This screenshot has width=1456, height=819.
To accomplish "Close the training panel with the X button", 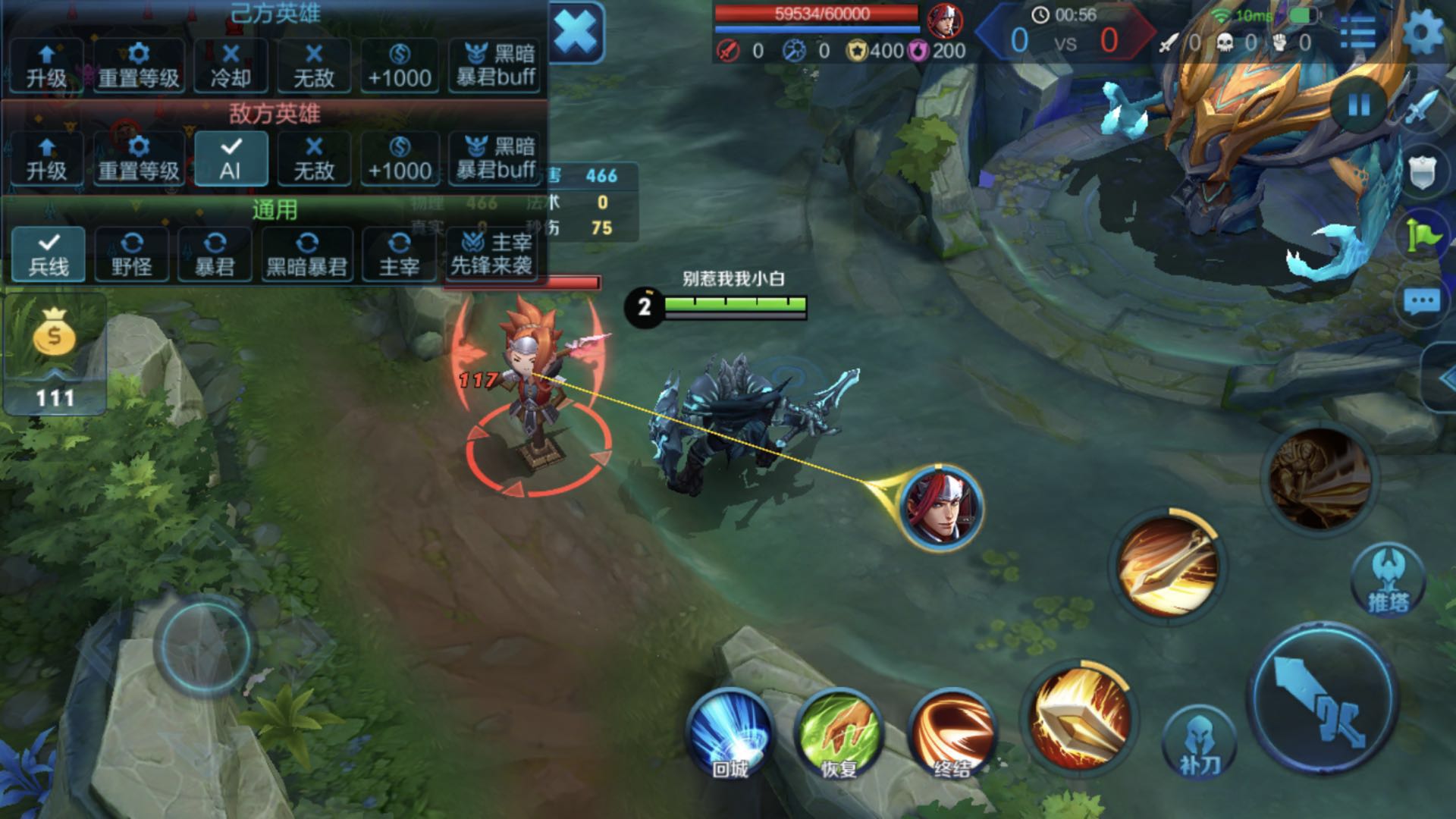I will [x=575, y=32].
